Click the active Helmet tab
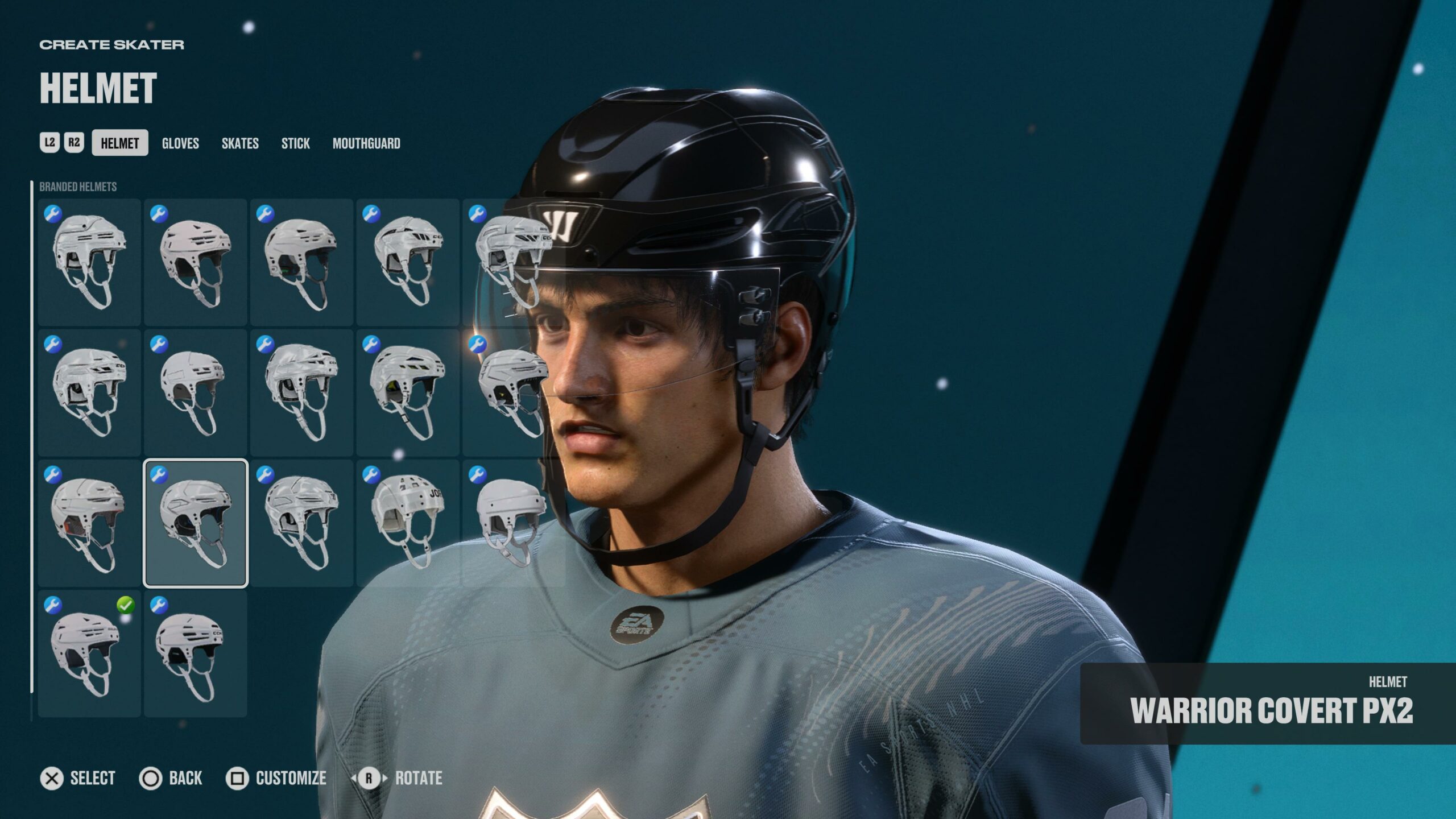This screenshot has width=1456, height=819. (120, 143)
